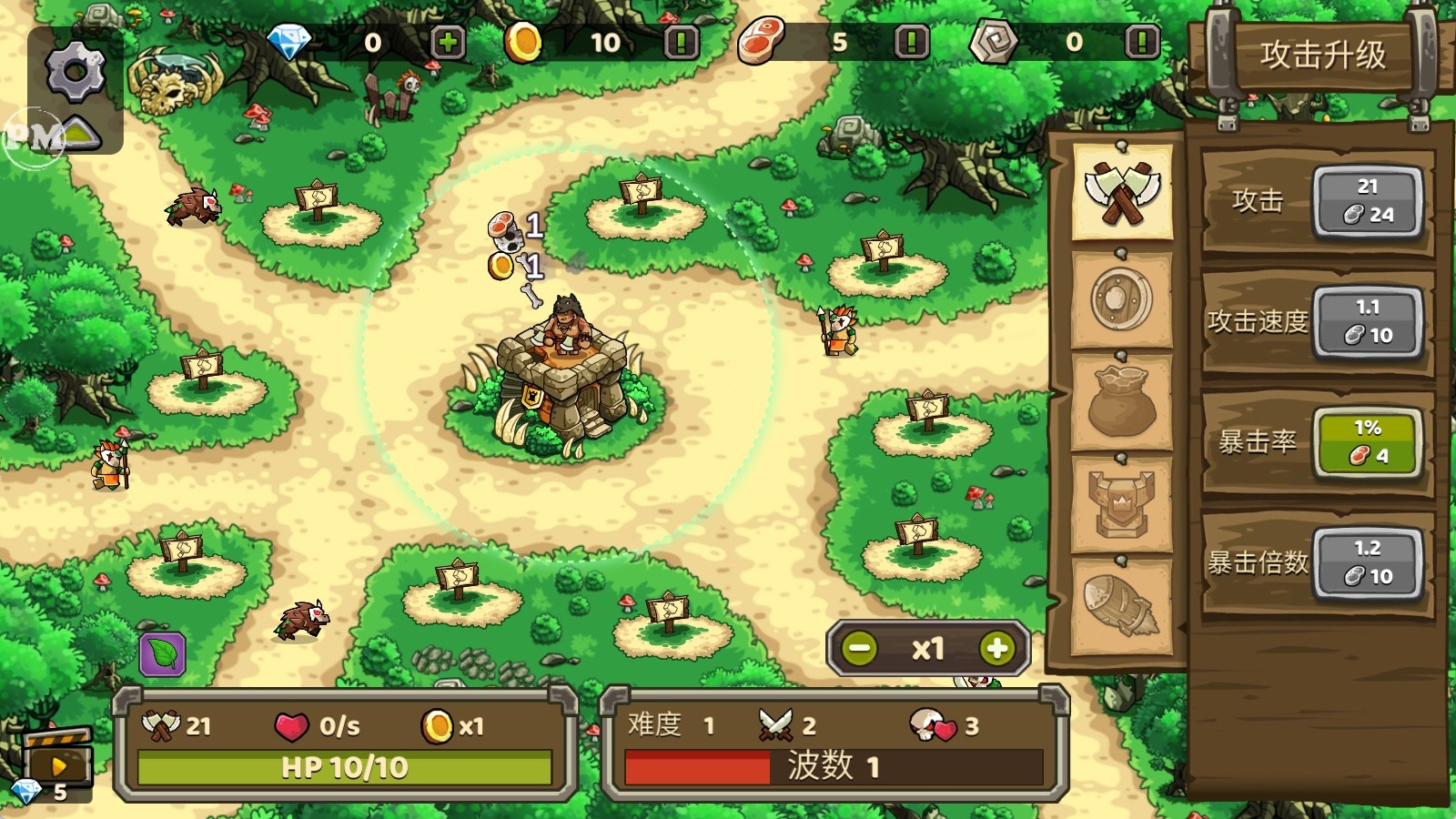Tap the gold coin info button
Viewport: 1456px width, 819px height.
tap(681, 43)
